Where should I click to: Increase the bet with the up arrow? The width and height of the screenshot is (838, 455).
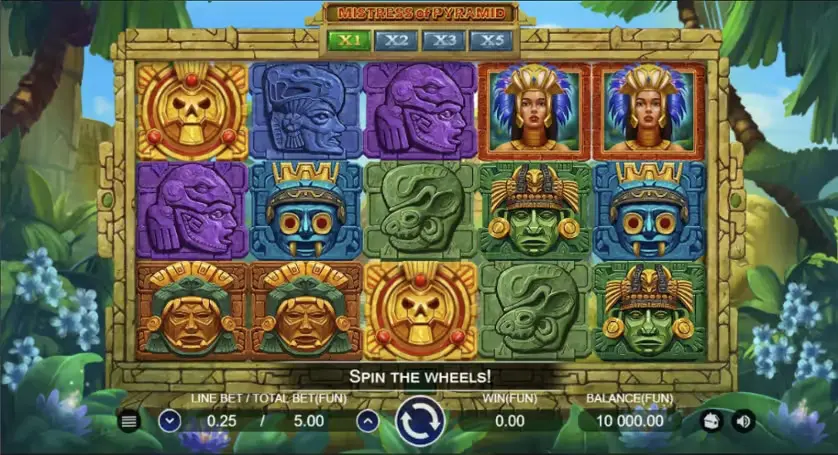click(x=368, y=421)
